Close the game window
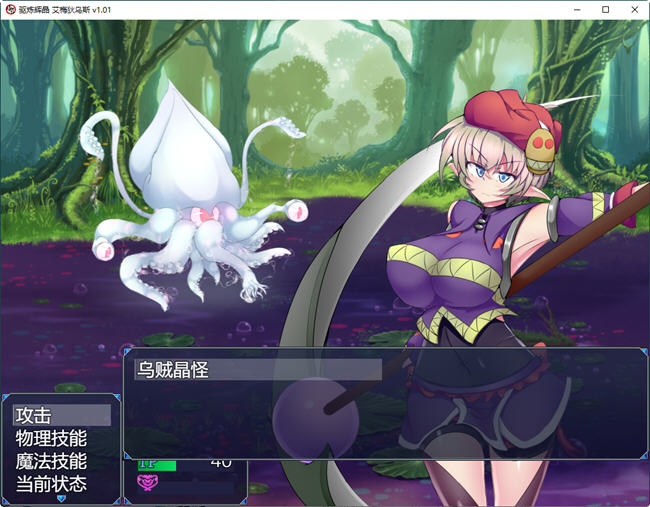Screen dimensions: 650x507 click(633, 9)
